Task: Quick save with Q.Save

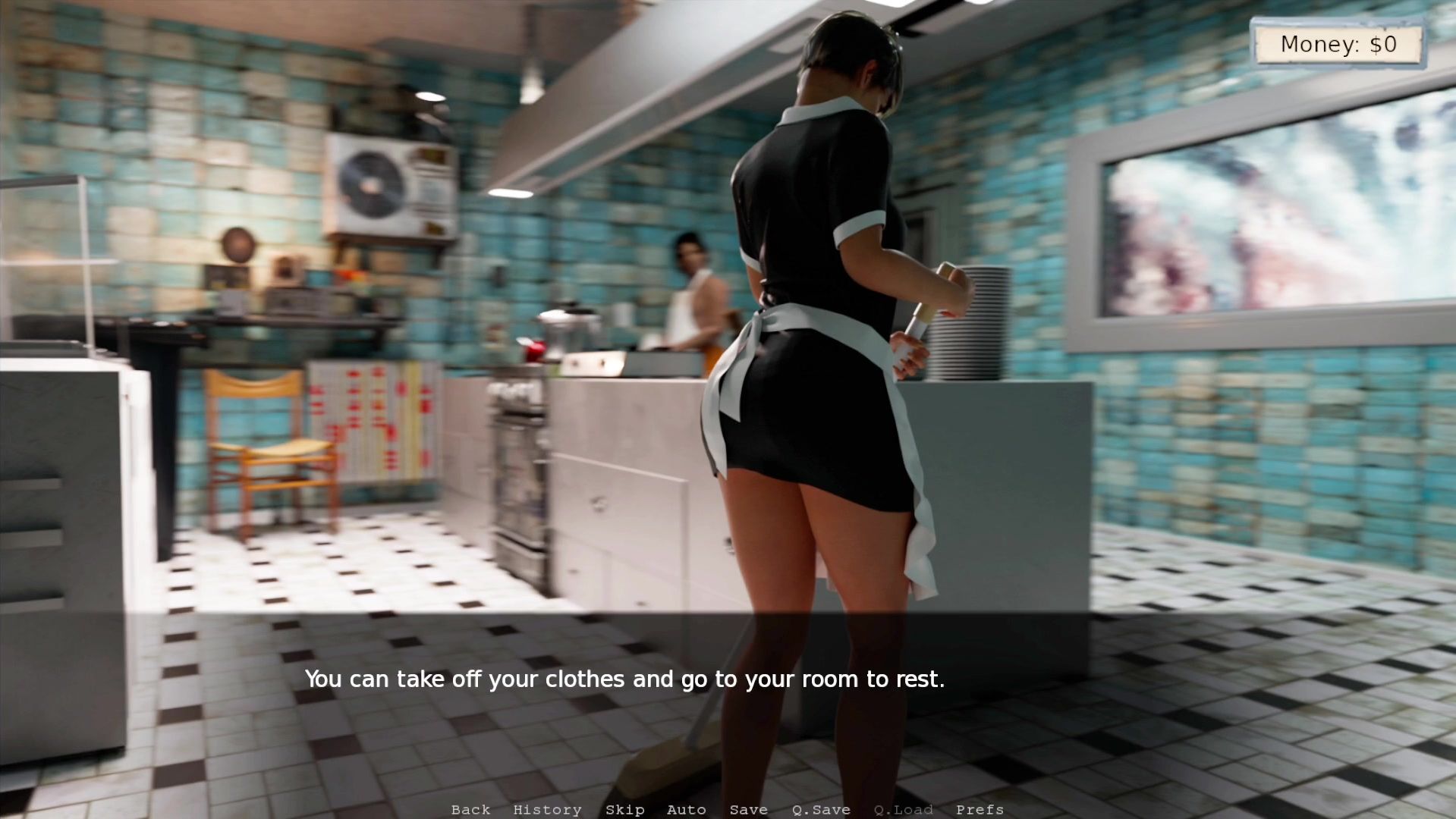Action: pos(820,810)
